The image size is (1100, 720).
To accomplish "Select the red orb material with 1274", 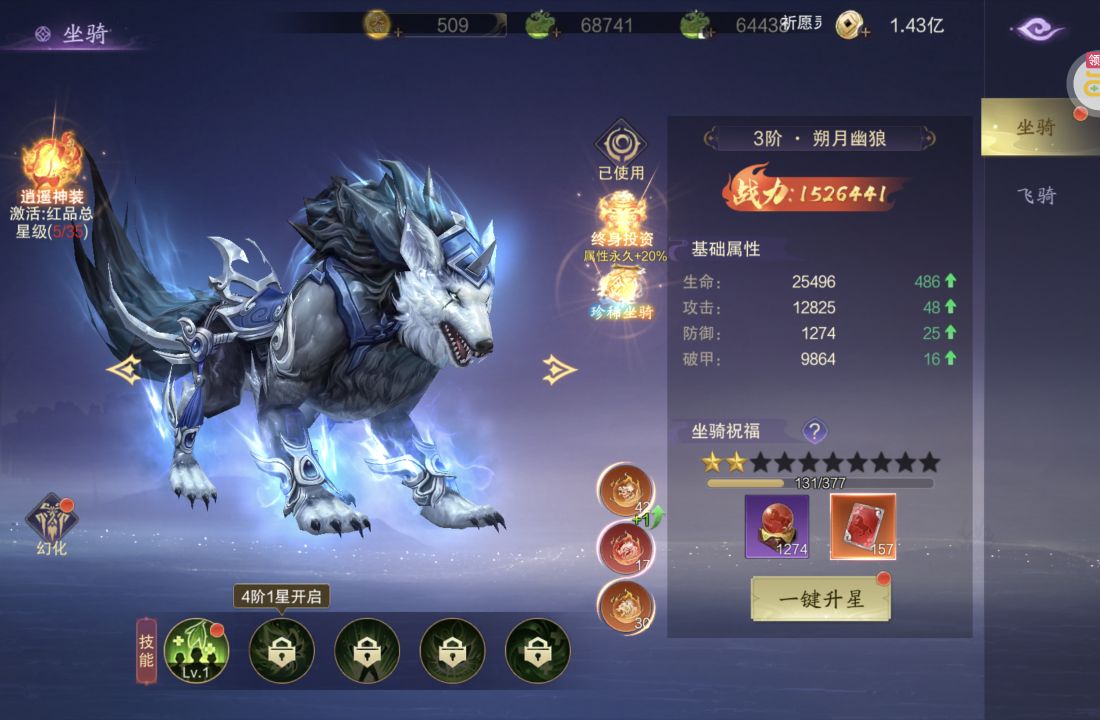I will tap(776, 526).
